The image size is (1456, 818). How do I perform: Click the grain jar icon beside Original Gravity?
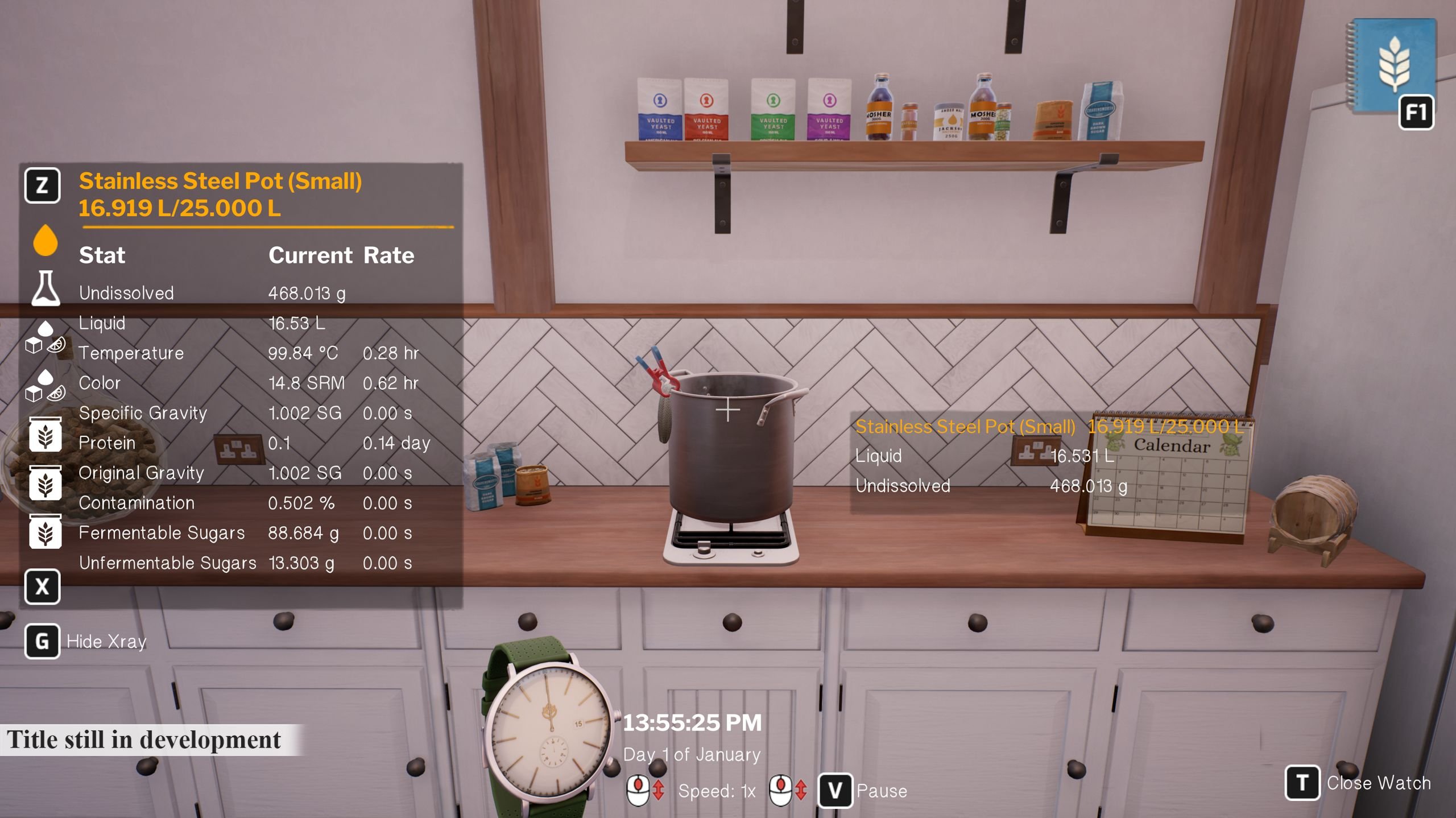click(45, 481)
